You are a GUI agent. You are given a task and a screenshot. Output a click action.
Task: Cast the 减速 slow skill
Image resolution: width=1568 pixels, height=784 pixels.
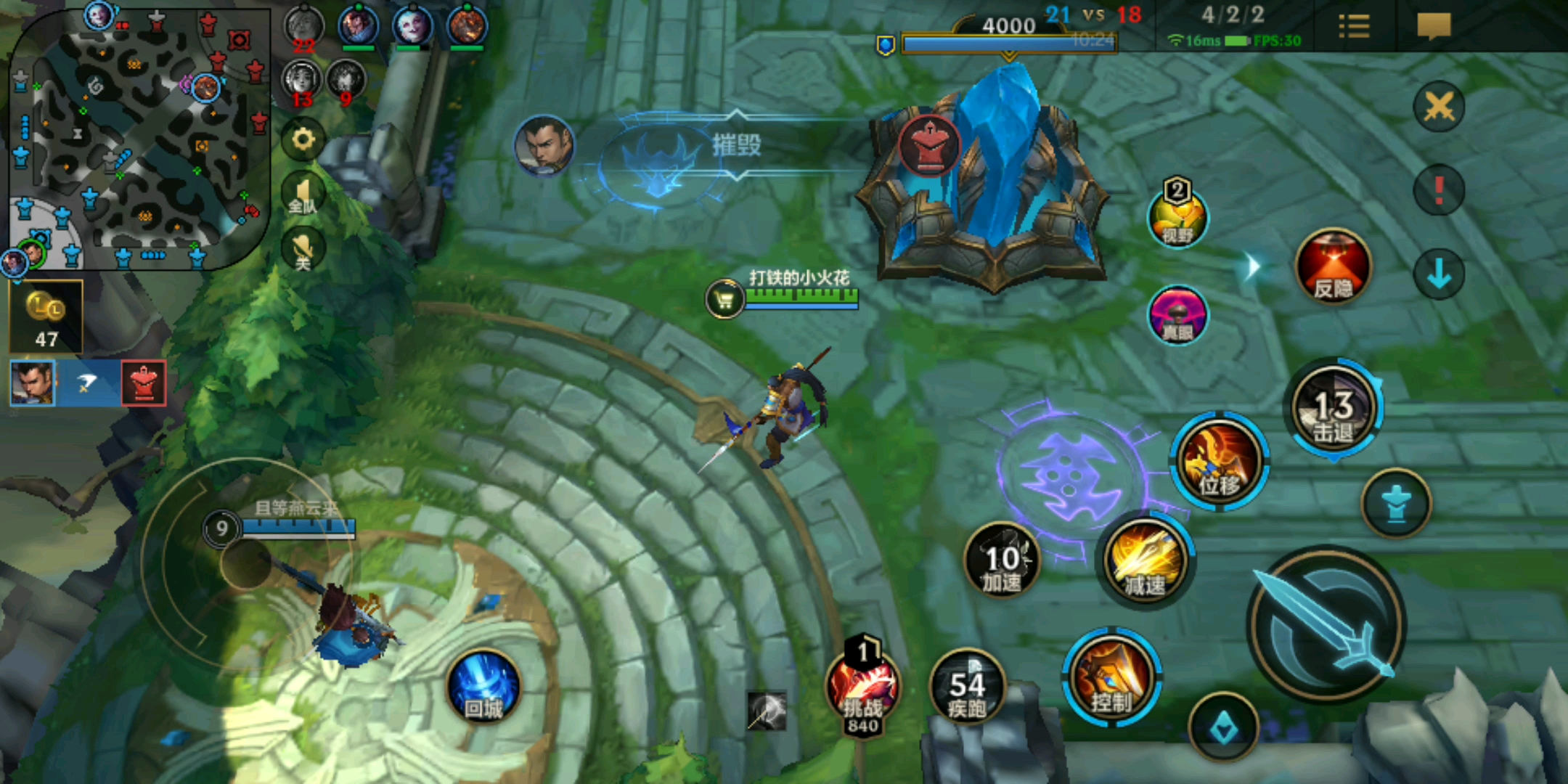click(x=1146, y=561)
